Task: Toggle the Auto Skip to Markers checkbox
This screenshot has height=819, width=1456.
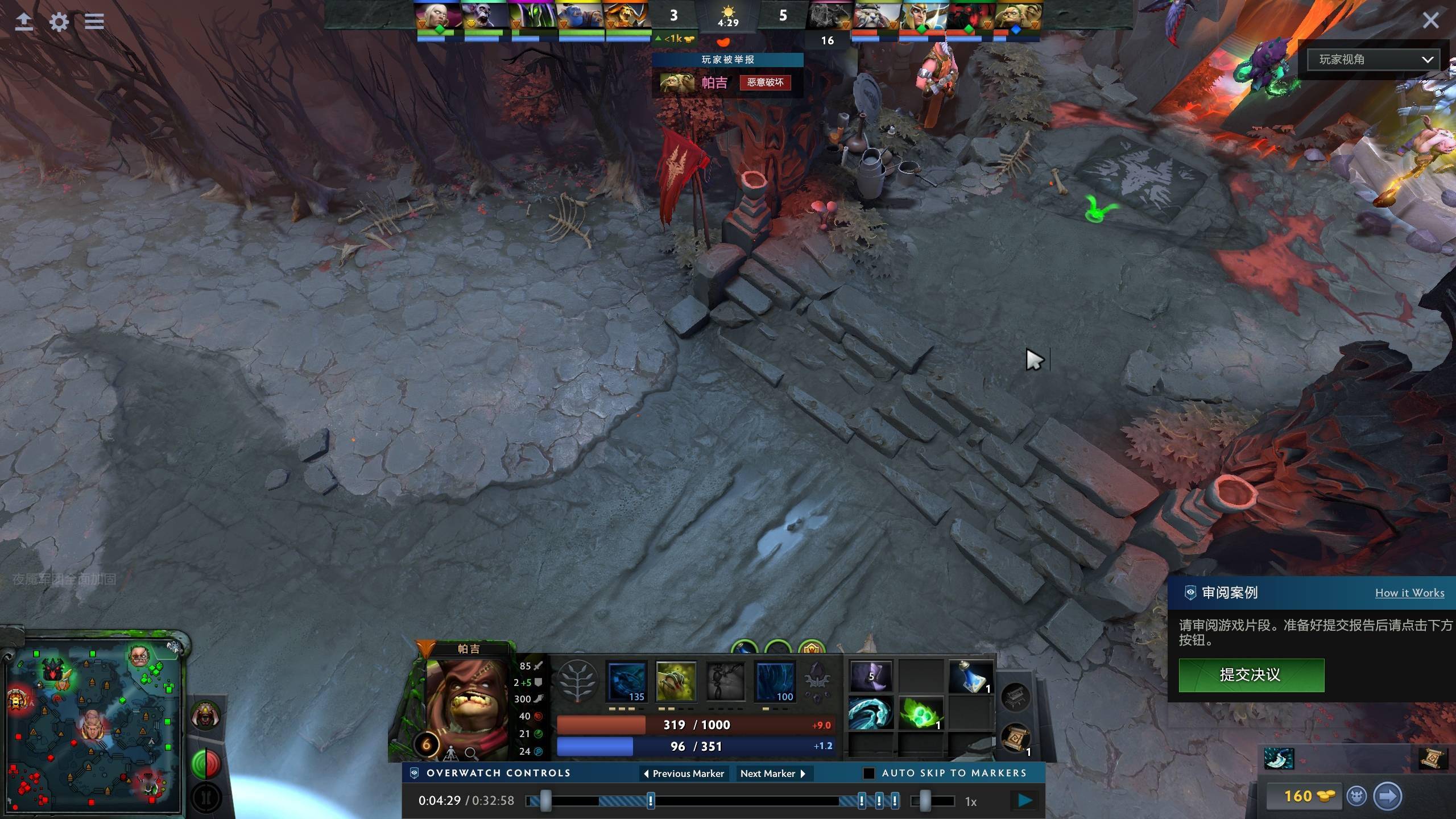Action: click(x=868, y=773)
